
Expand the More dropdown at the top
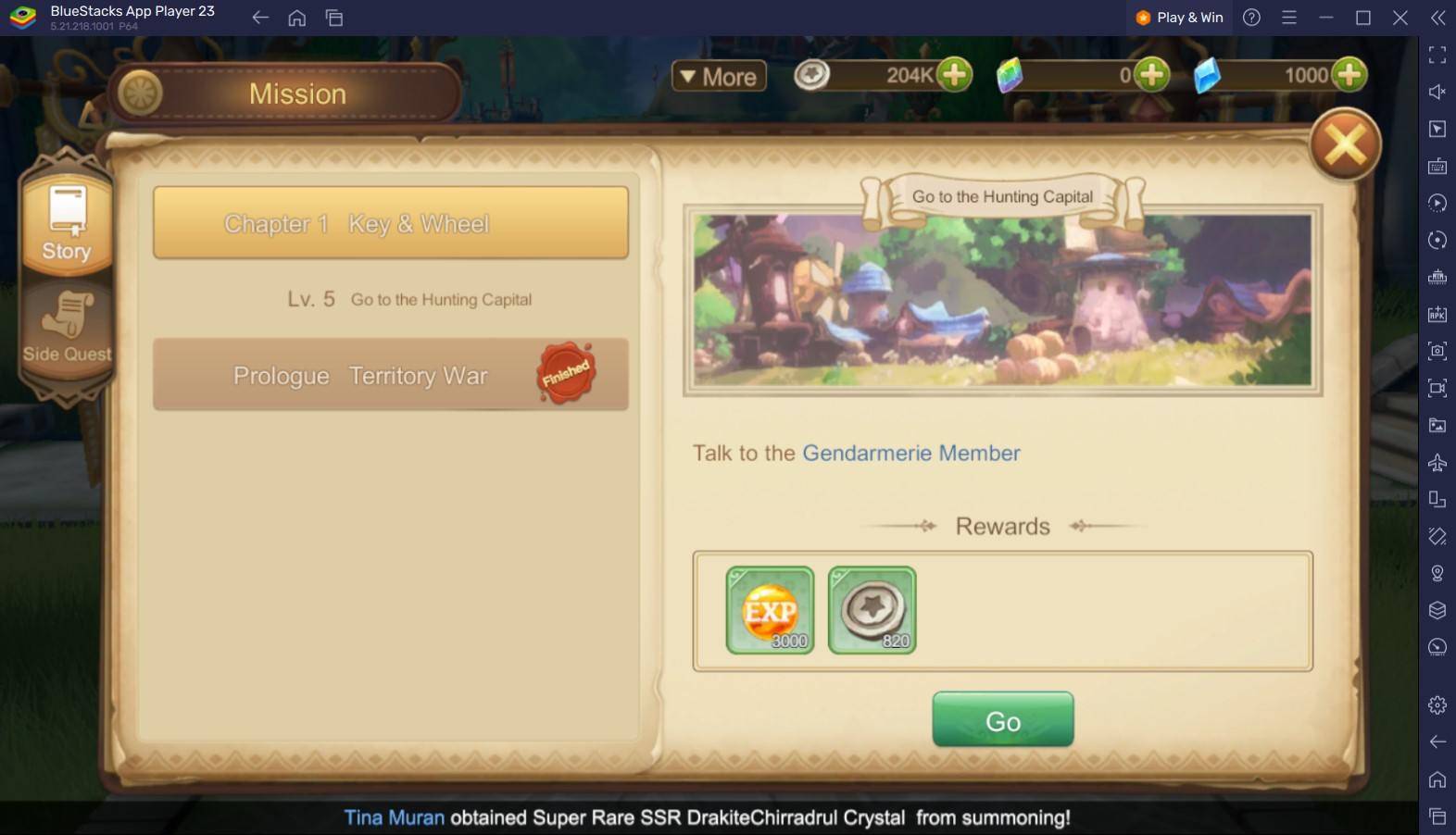(718, 76)
